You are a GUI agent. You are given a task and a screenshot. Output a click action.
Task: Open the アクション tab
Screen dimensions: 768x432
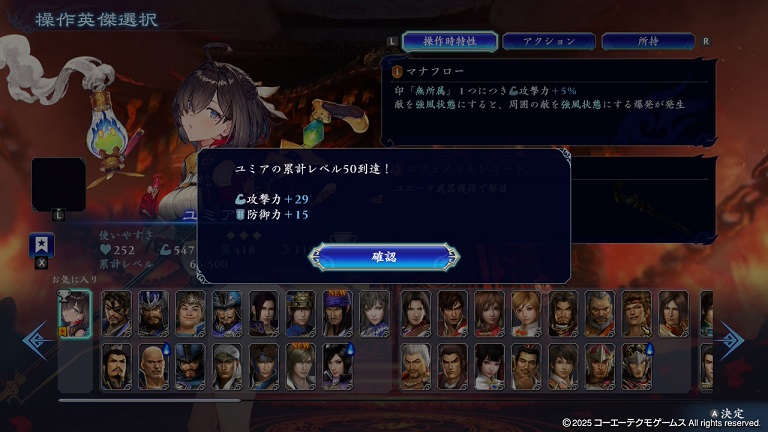(549, 41)
